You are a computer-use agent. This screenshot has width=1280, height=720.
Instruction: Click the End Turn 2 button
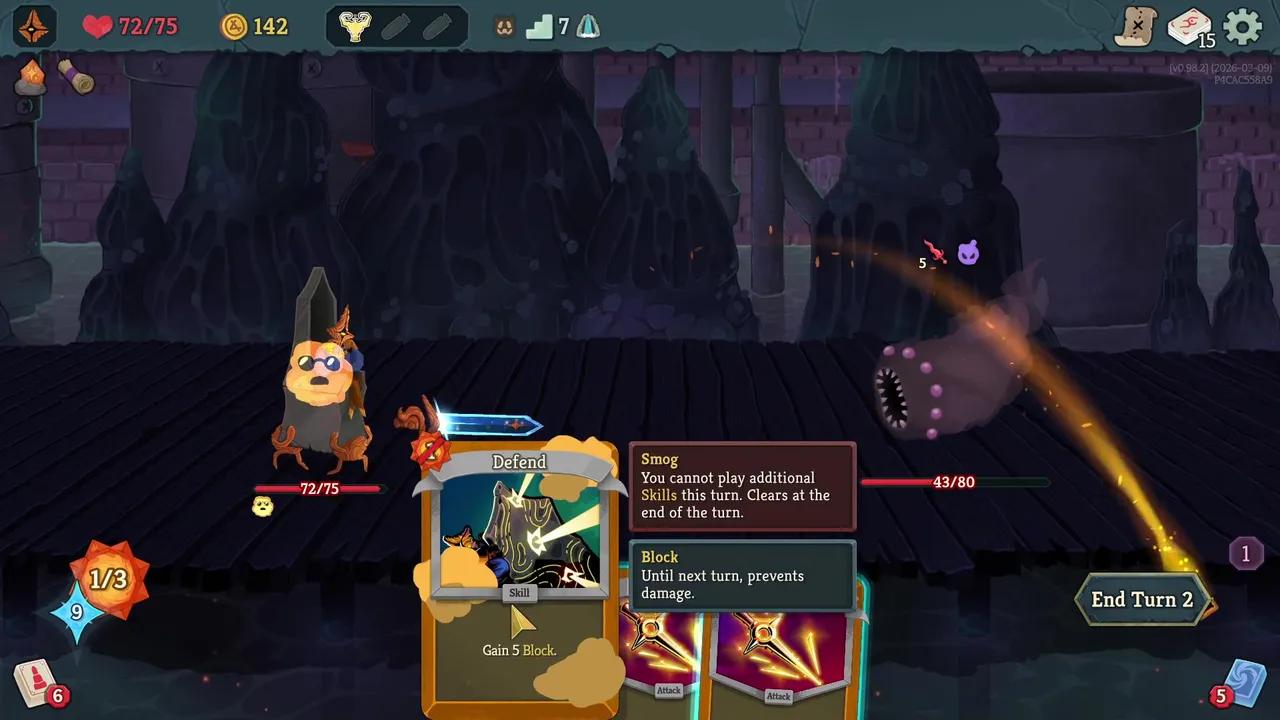pos(1142,600)
